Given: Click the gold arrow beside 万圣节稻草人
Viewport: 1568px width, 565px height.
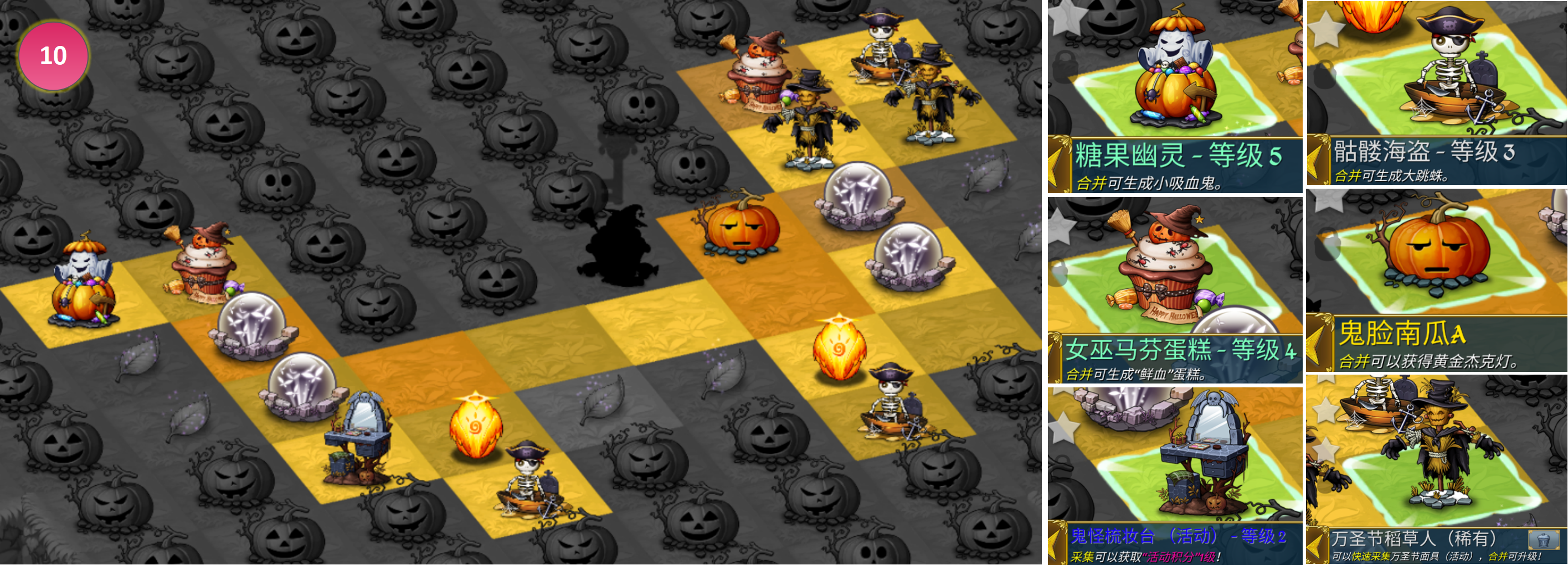Looking at the screenshot, I should point(1317,545).
